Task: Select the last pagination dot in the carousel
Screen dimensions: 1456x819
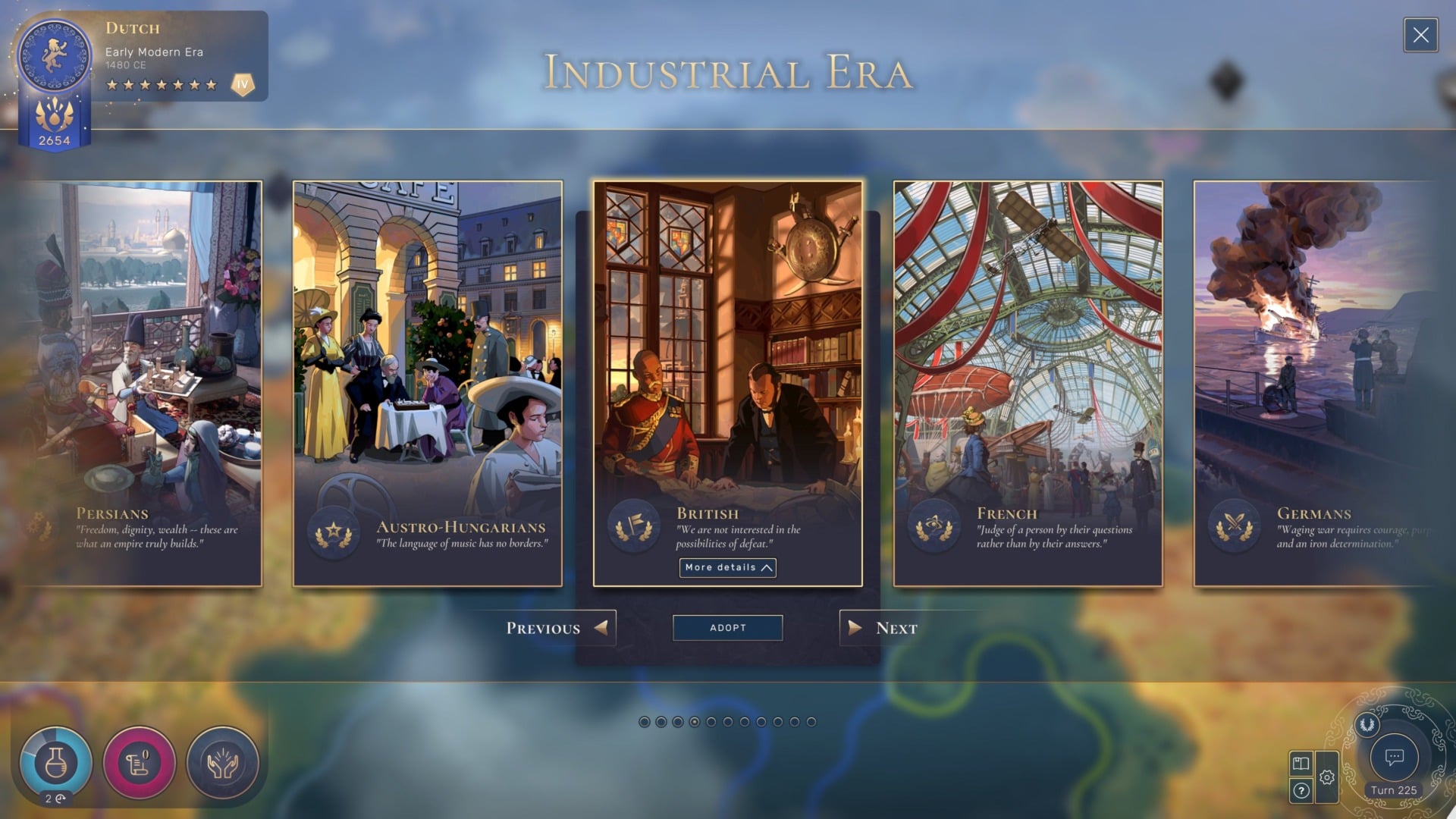Action: pos(811,722)
